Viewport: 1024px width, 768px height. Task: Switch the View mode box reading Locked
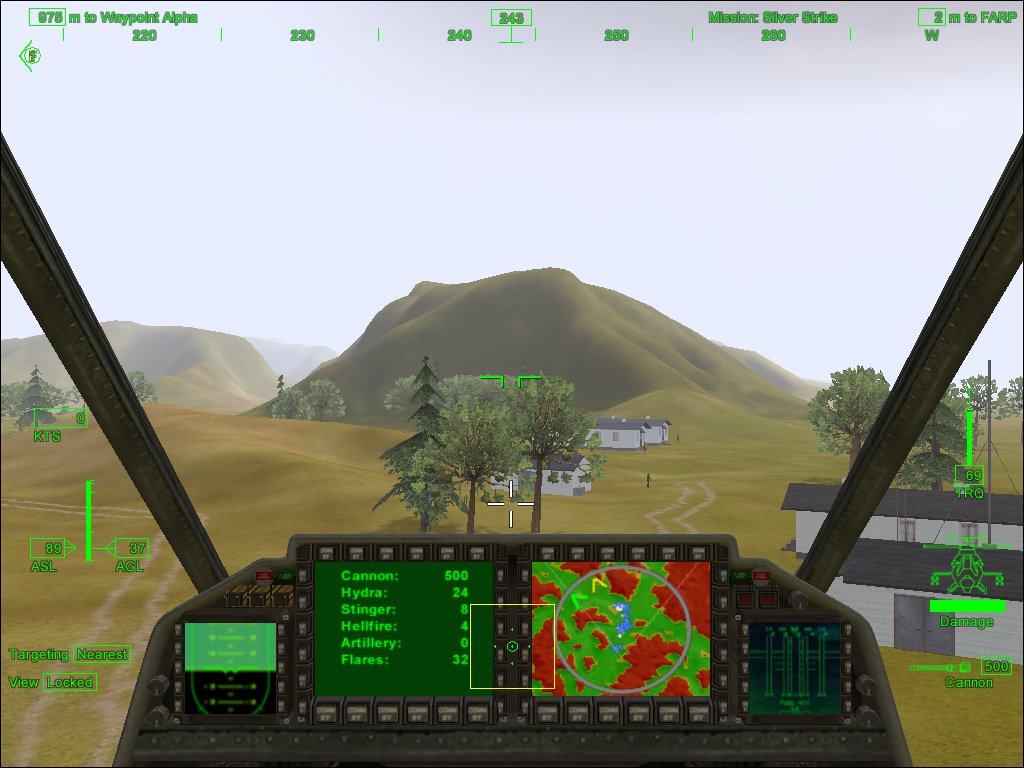[x=70, y=682]
